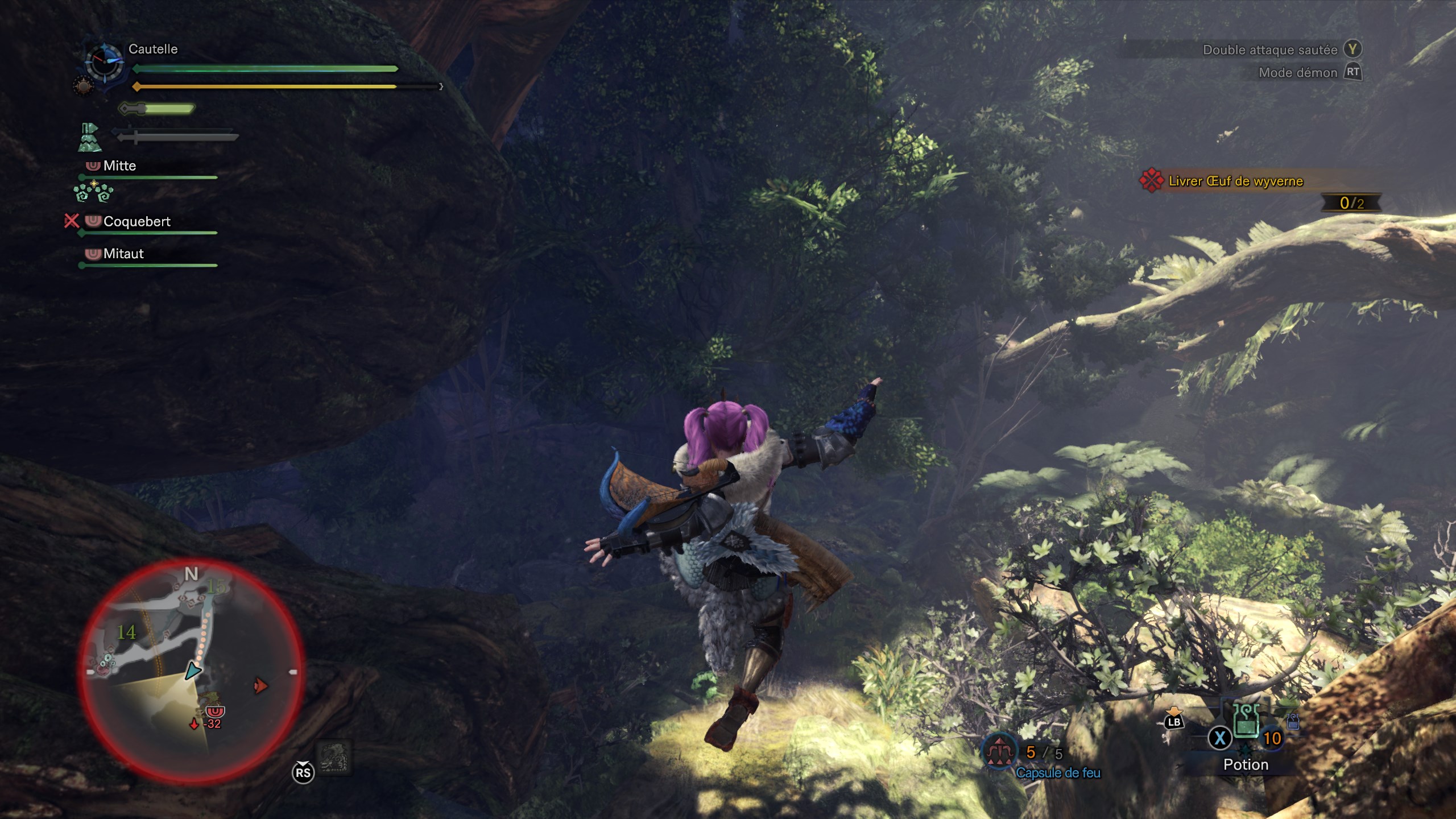Select party member Mitte

(x=119, y=166)
